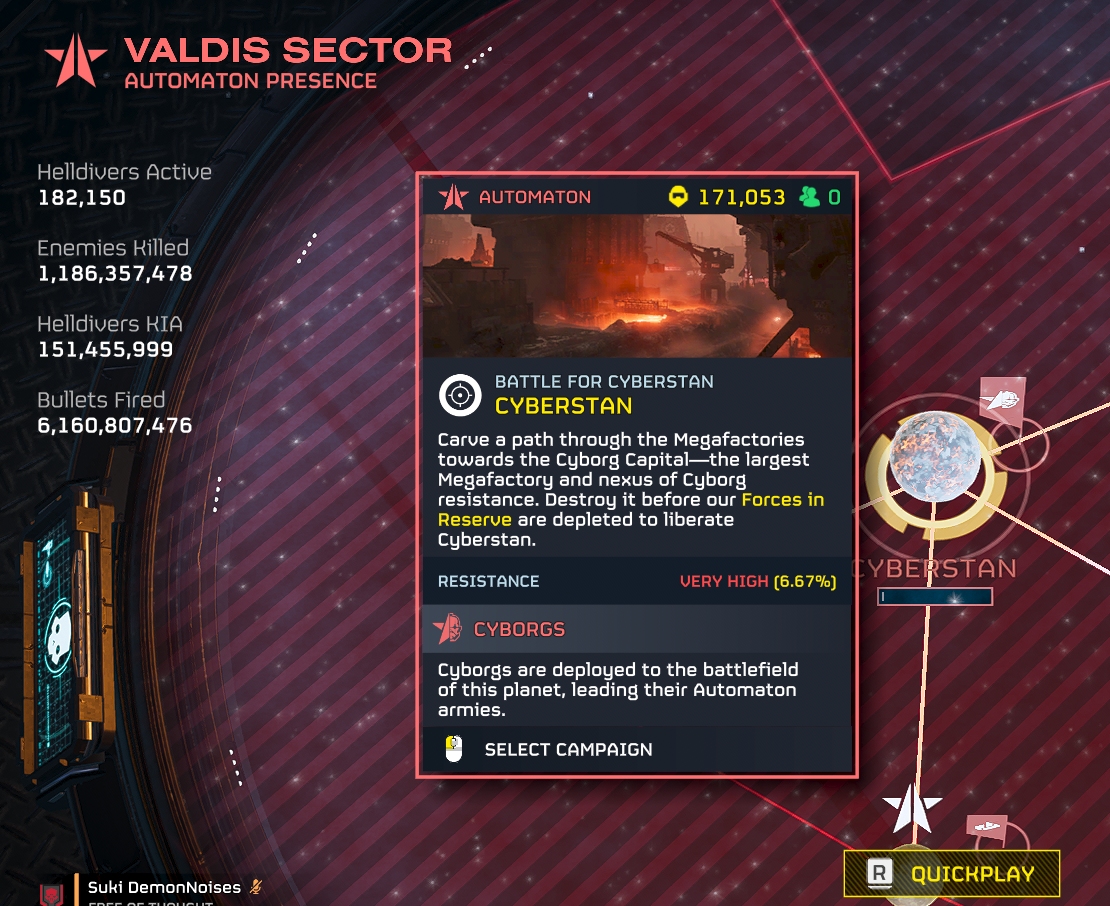
Task: Click the Suki DemonNoises player entry
Action: 164,887
